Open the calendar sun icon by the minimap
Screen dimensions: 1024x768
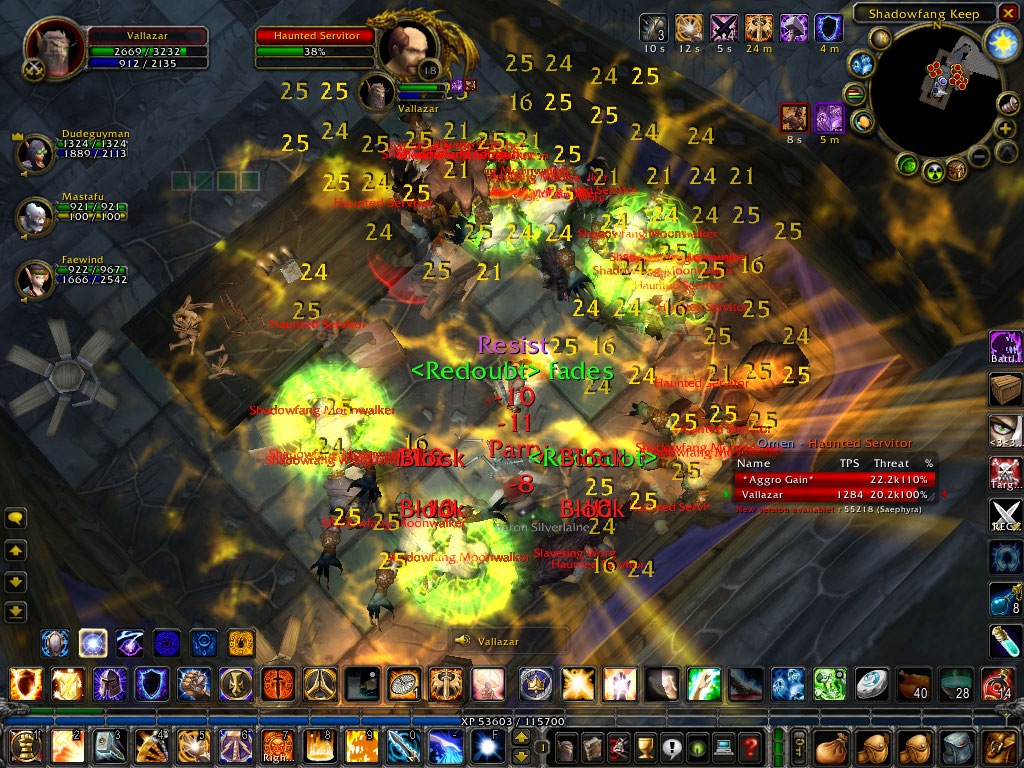point(1001,41)
